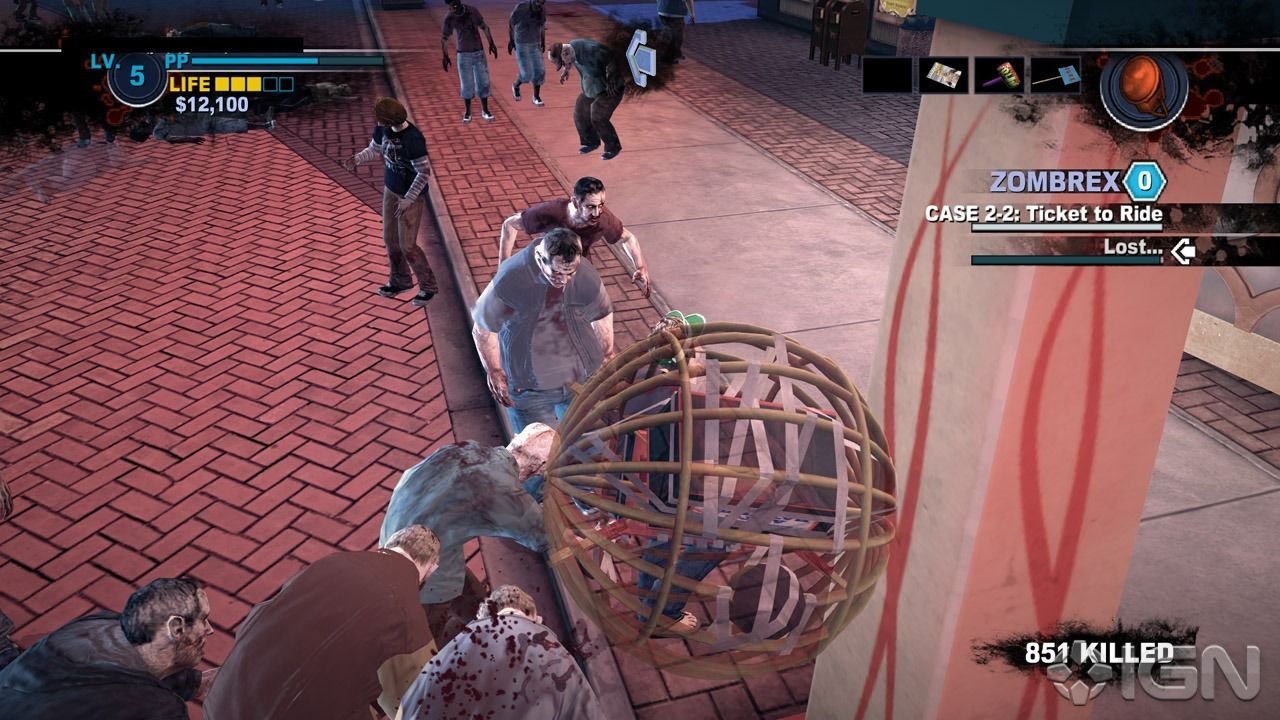Viewport: 1280px width, 720px height.
Task: Open the Zombrex counter hexagon
Action: (1144, 182)
